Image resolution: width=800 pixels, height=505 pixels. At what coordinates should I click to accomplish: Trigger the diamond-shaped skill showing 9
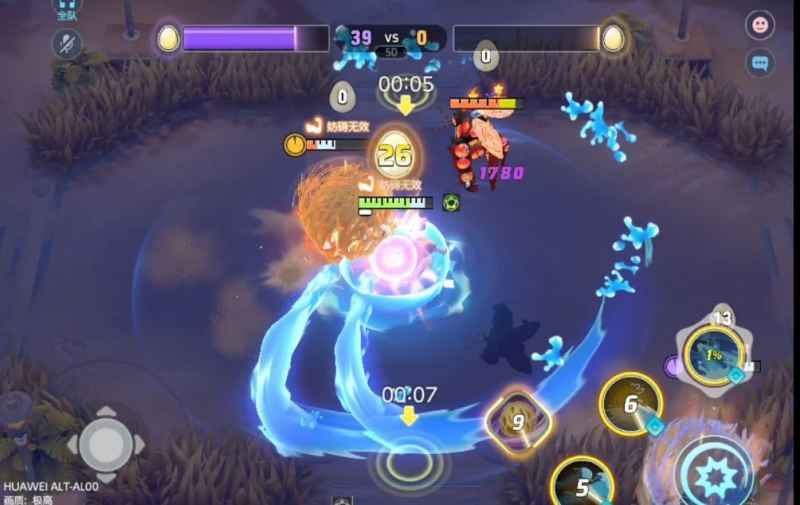(x=517, y=421)
